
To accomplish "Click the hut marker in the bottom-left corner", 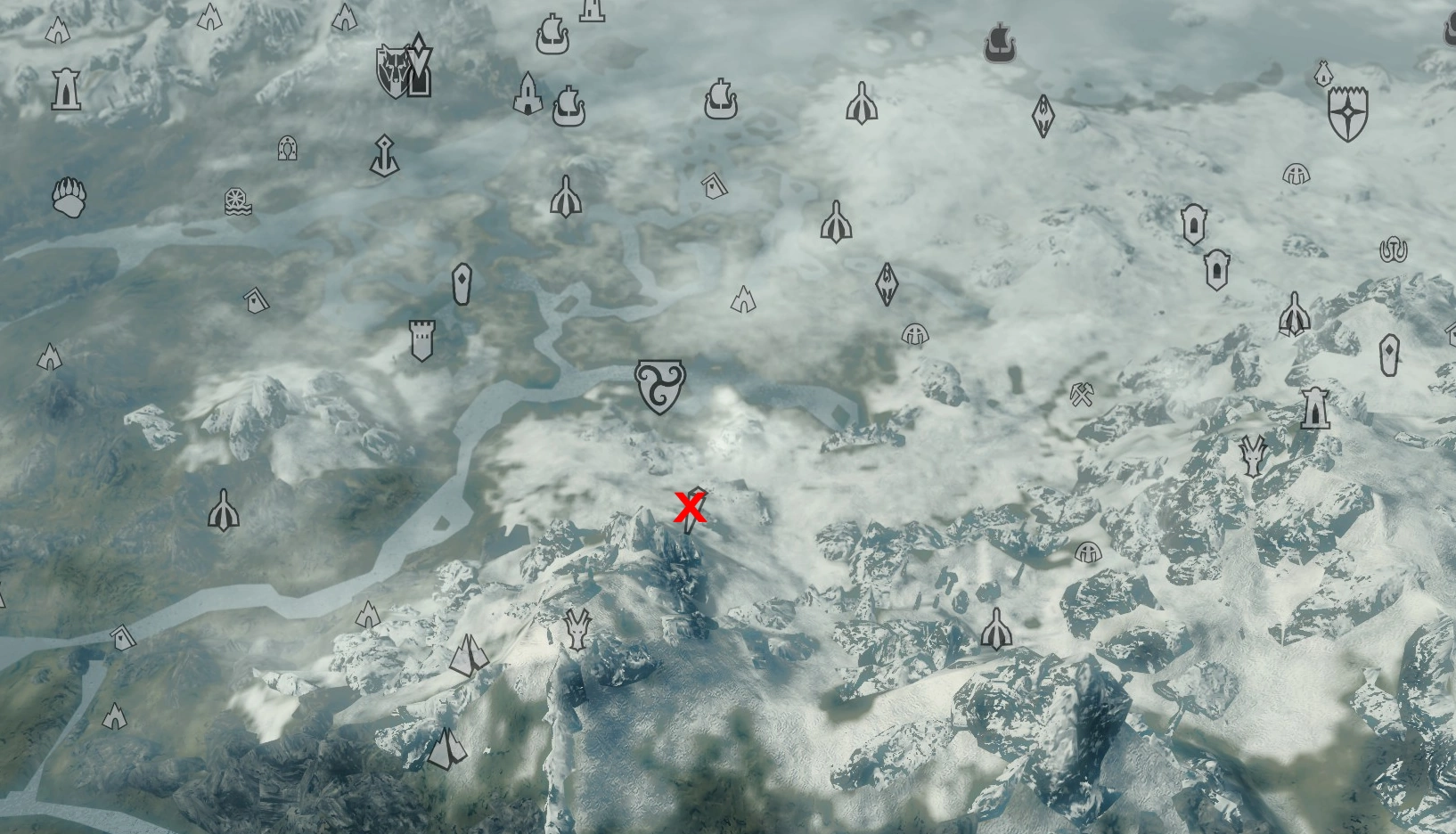I will (x=120, y=638).
